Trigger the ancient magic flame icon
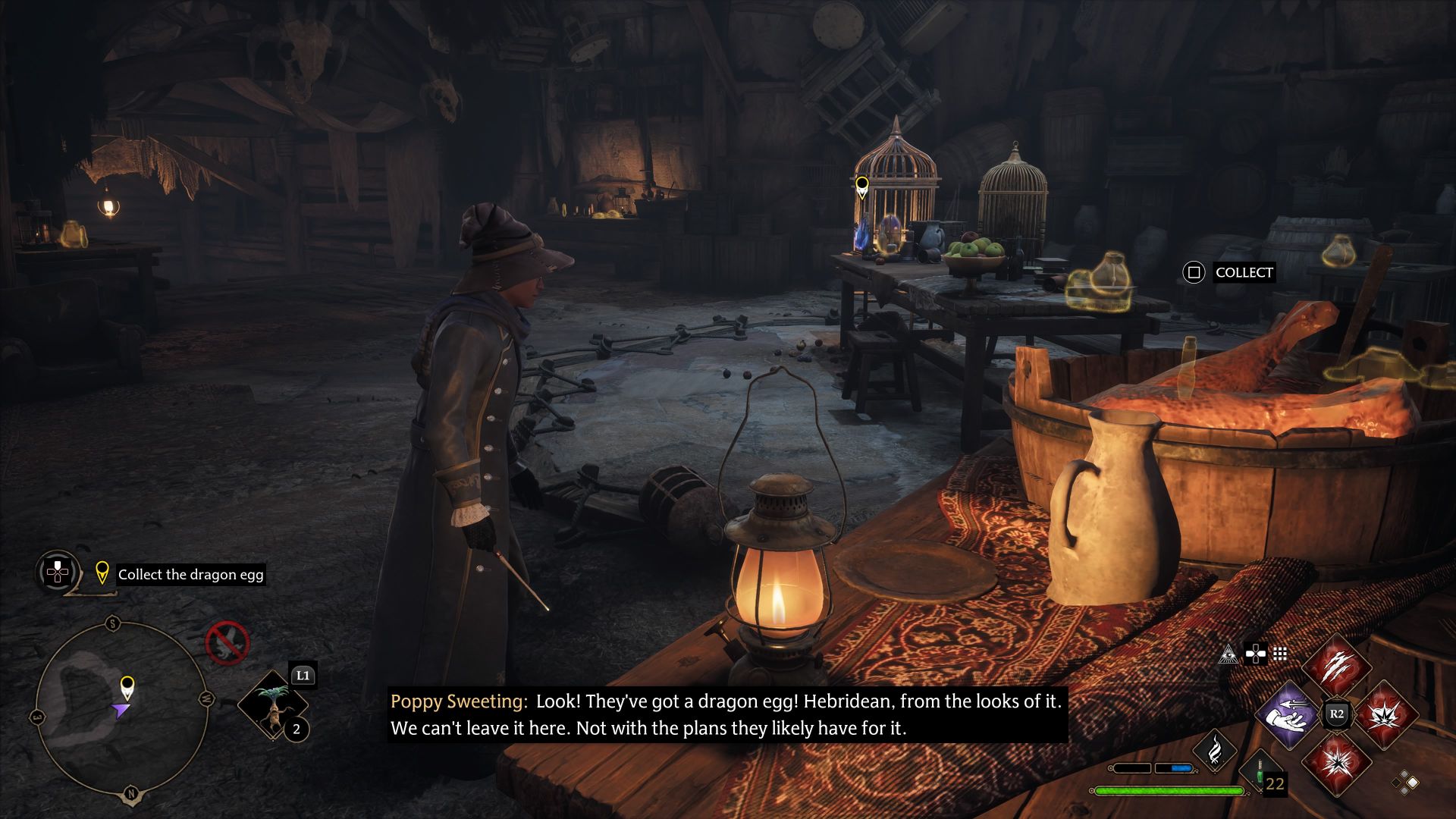This screenshot has height=819, width=1456. point(1214,749)
